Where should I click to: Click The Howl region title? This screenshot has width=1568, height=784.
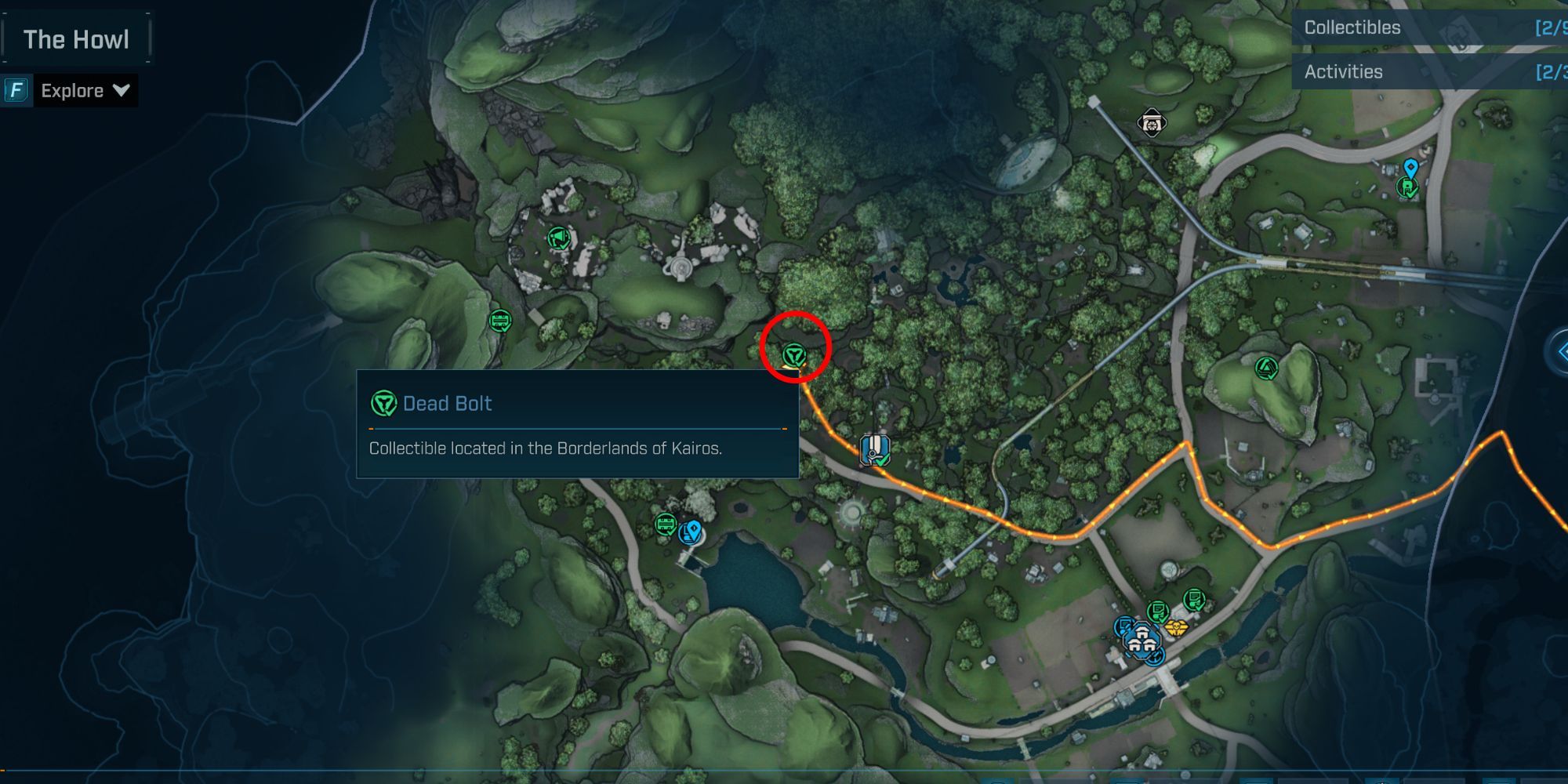(x=76, y=40)
